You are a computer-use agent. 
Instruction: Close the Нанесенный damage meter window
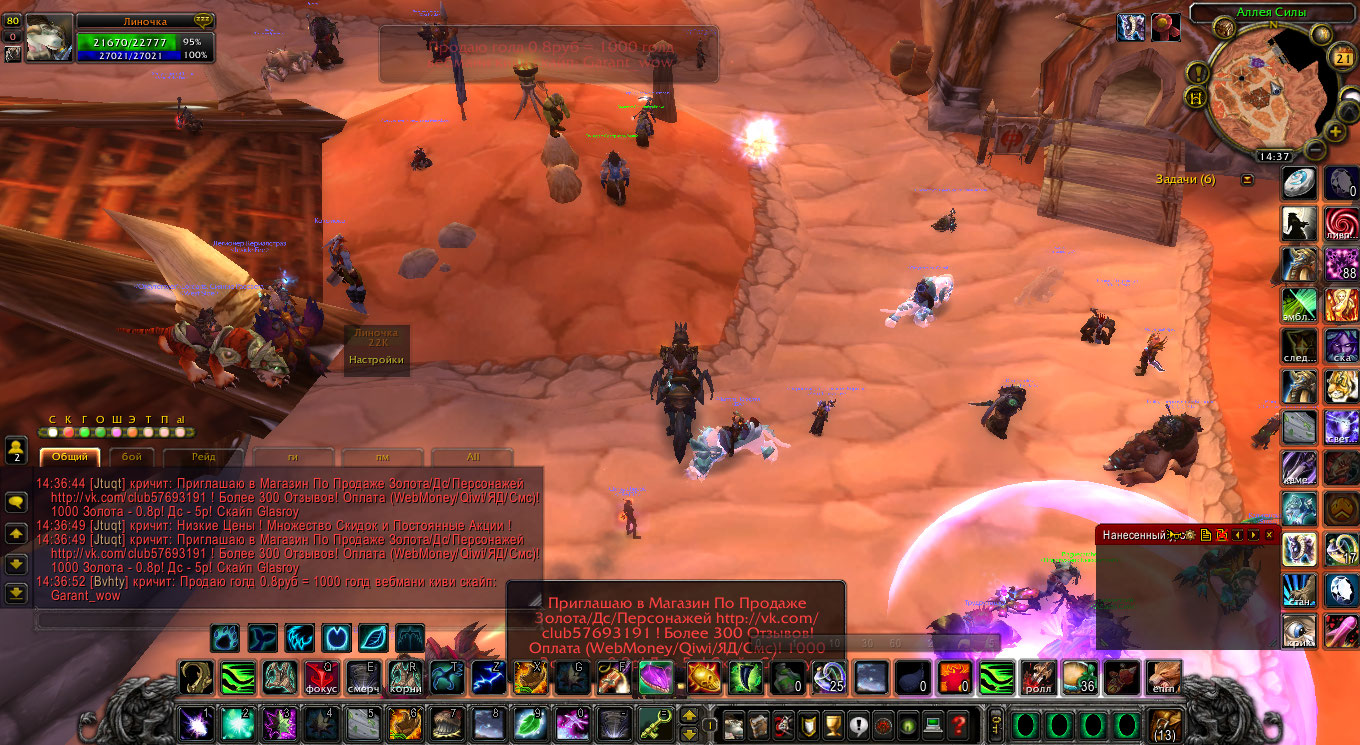1269,535
